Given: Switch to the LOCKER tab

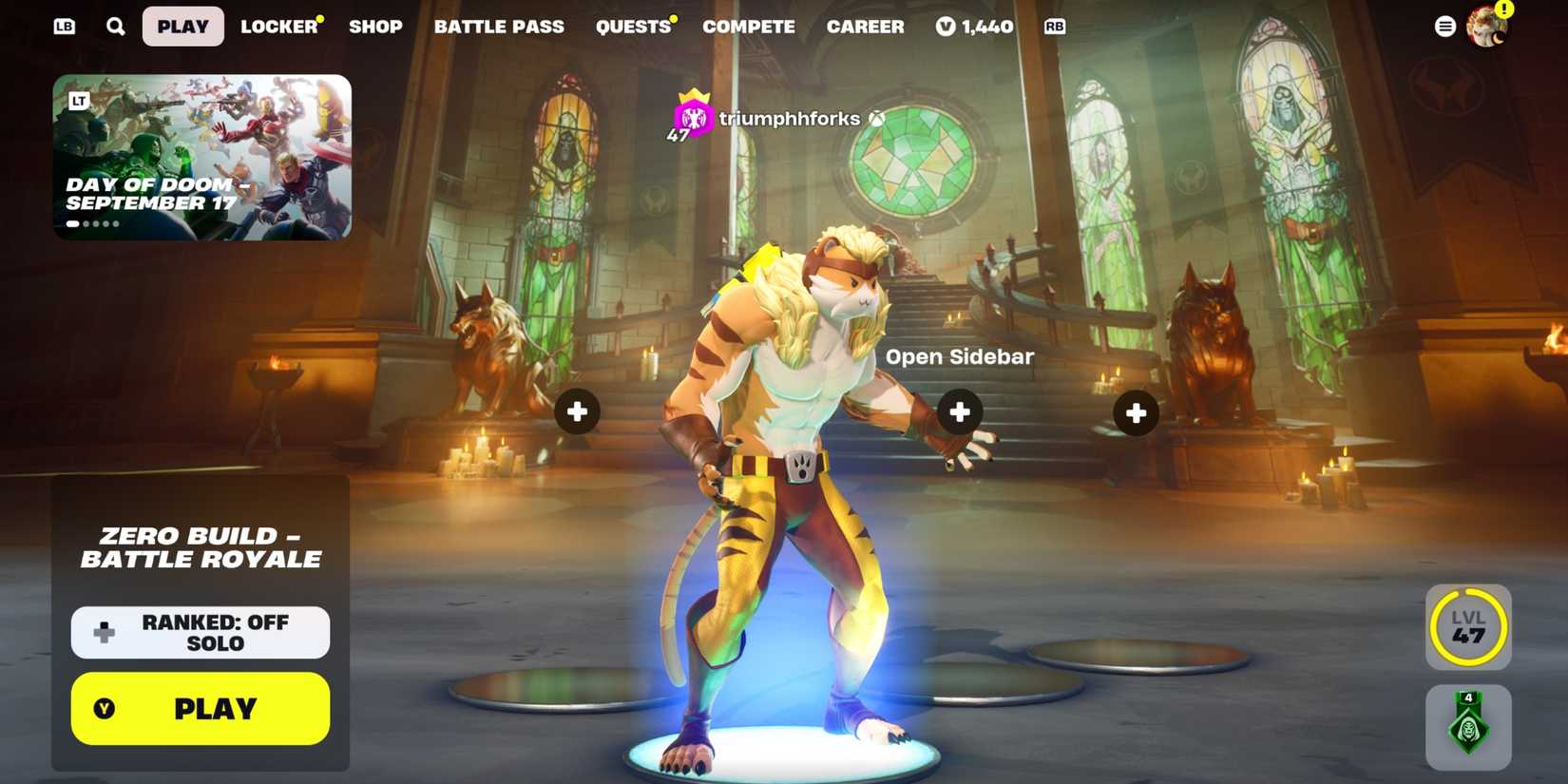Looking at the screenshot, I should 277,26.
